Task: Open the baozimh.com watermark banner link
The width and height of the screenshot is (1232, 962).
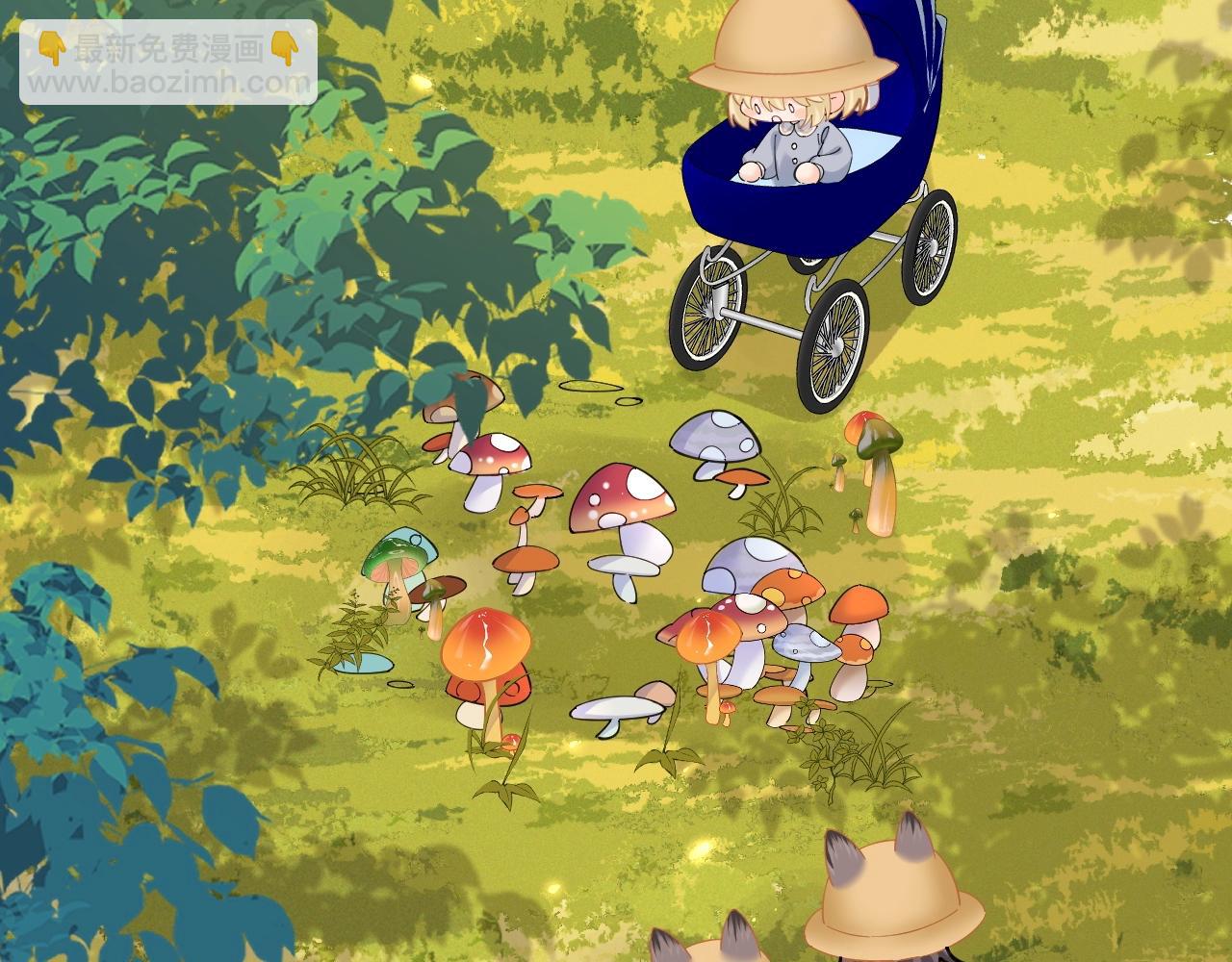Action: (168, 63)
